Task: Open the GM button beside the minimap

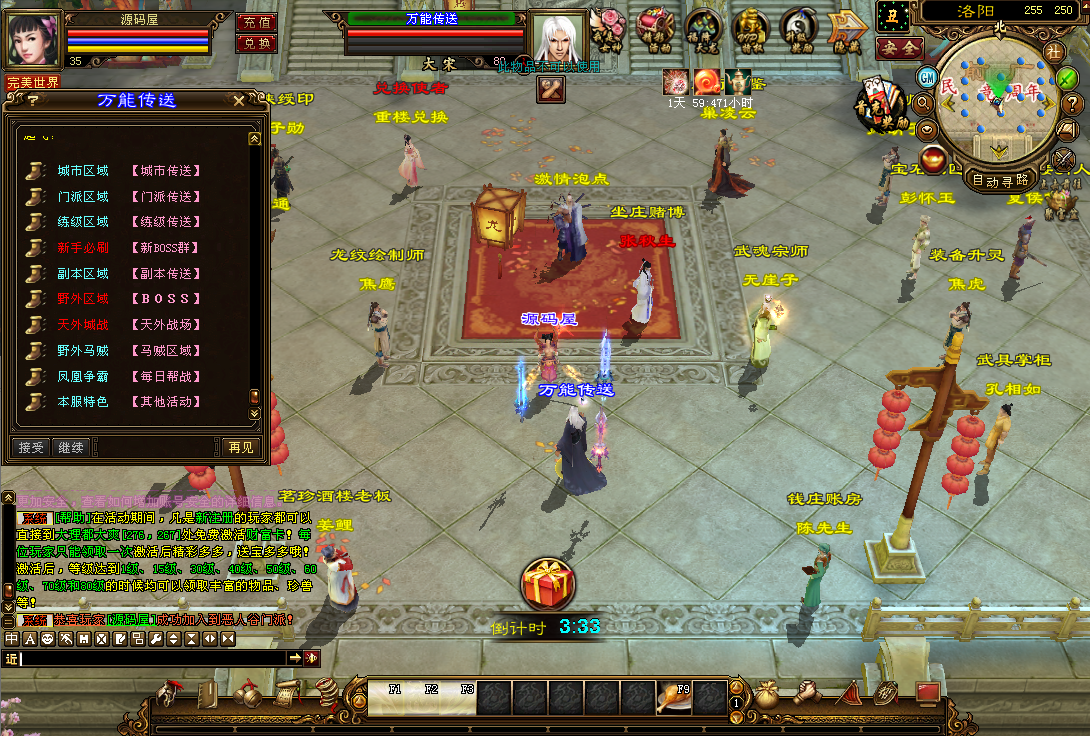Action: tap(927, 77)
